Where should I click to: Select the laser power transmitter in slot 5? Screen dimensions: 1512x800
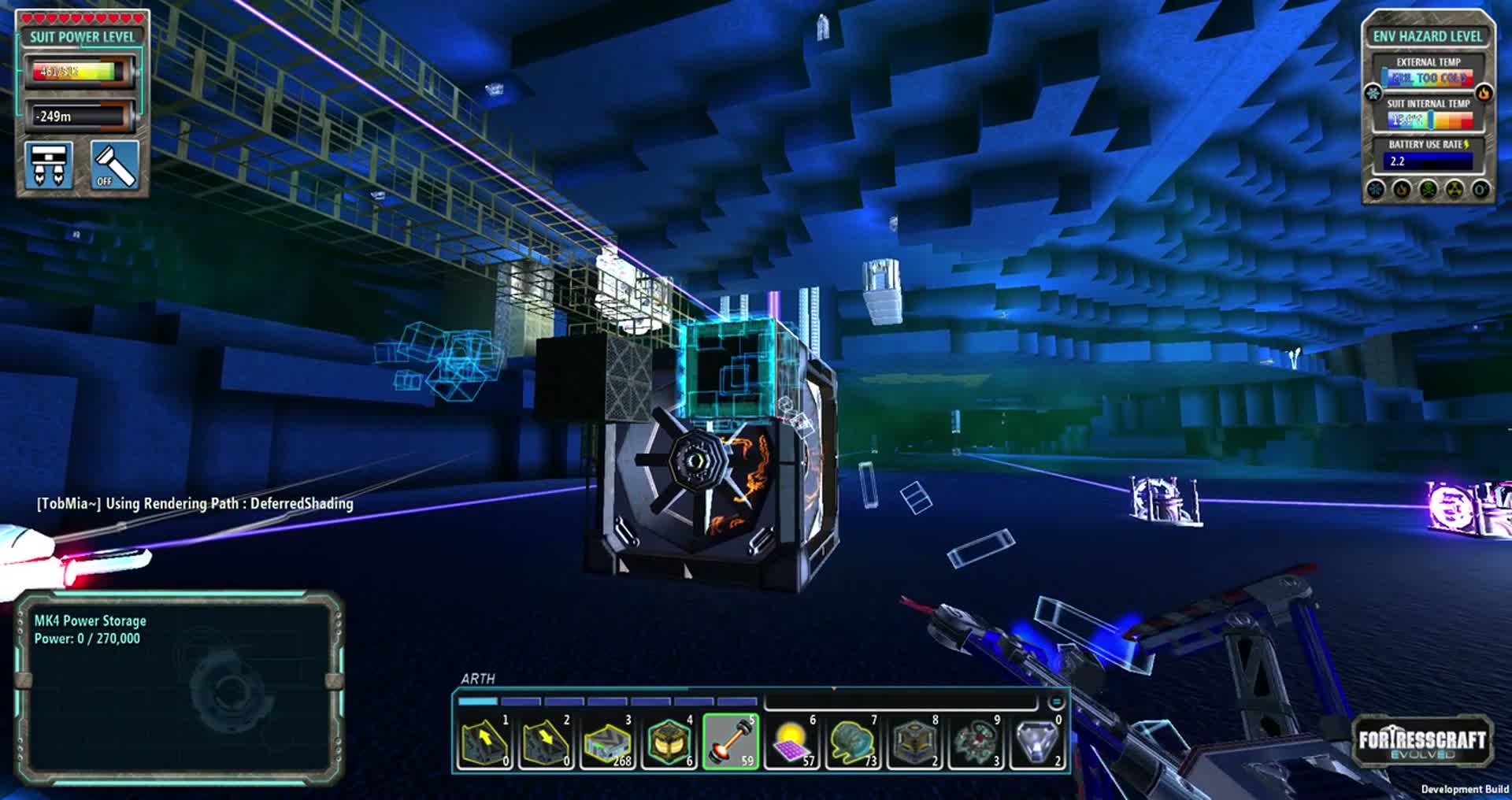coord(730,742)
